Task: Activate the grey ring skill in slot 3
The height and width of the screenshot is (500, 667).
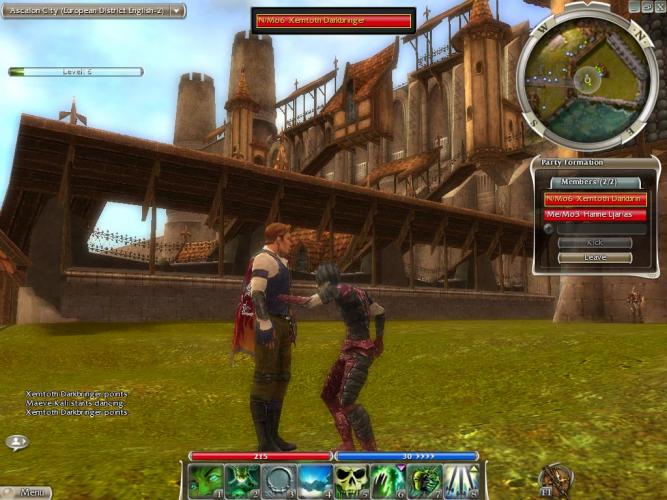Action: coord(278,481)
